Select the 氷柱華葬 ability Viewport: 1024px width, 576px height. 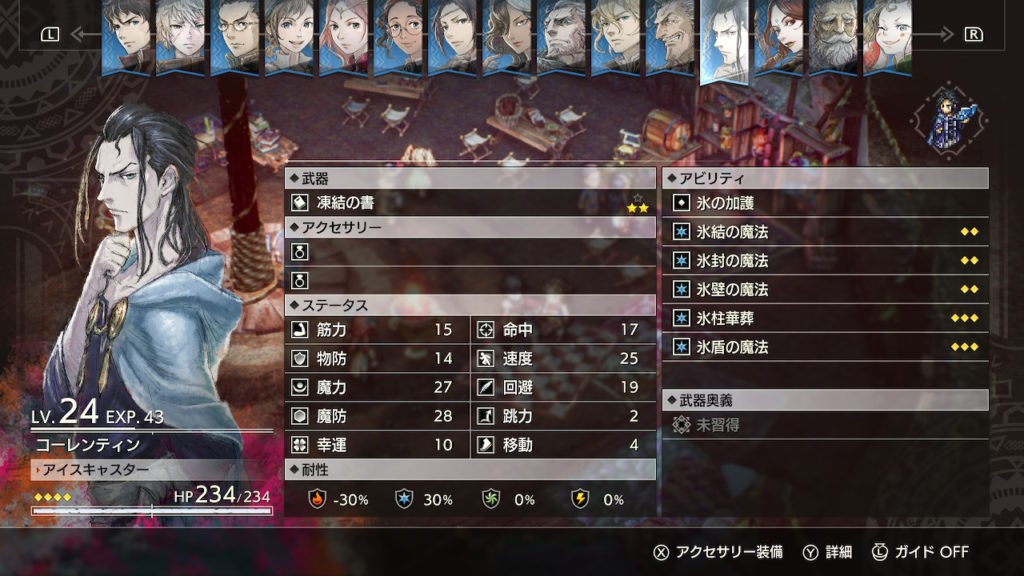(x=825, y=319)
